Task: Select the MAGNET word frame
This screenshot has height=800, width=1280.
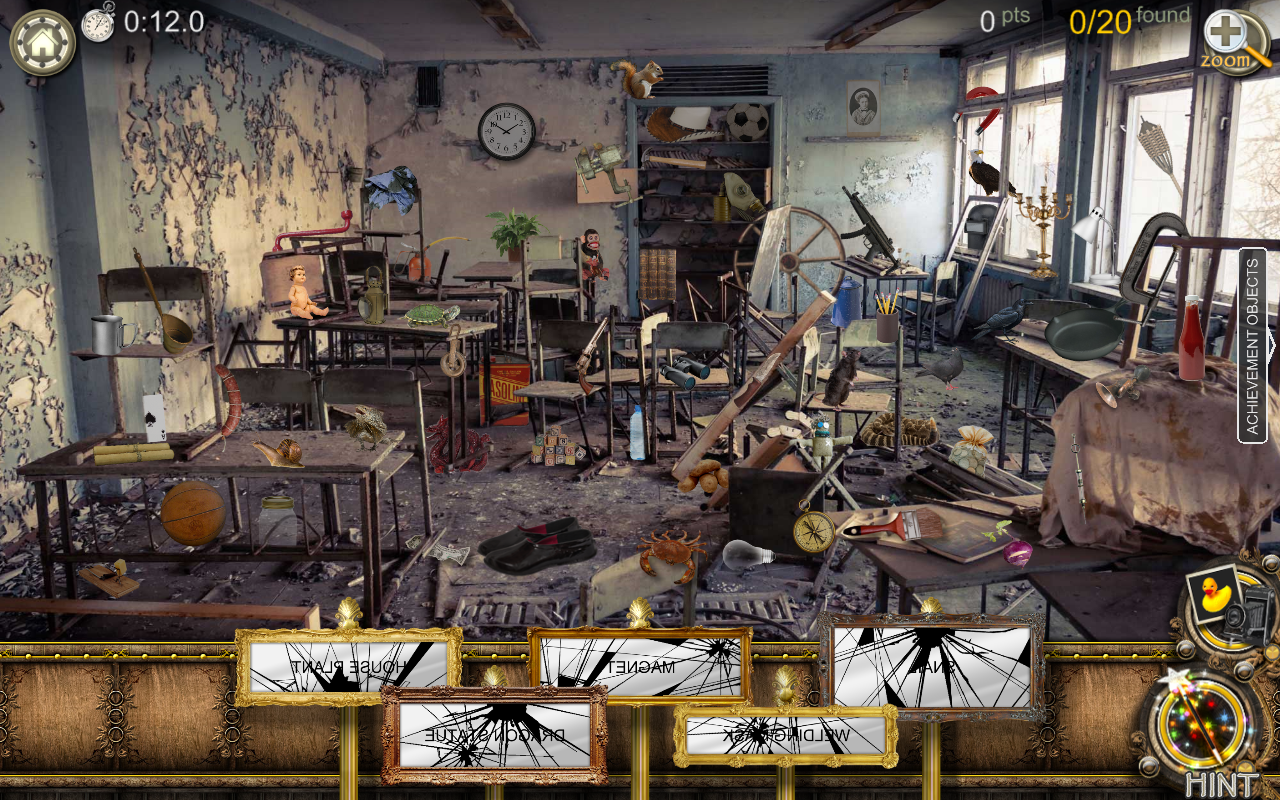Action: tap(640, 663)
